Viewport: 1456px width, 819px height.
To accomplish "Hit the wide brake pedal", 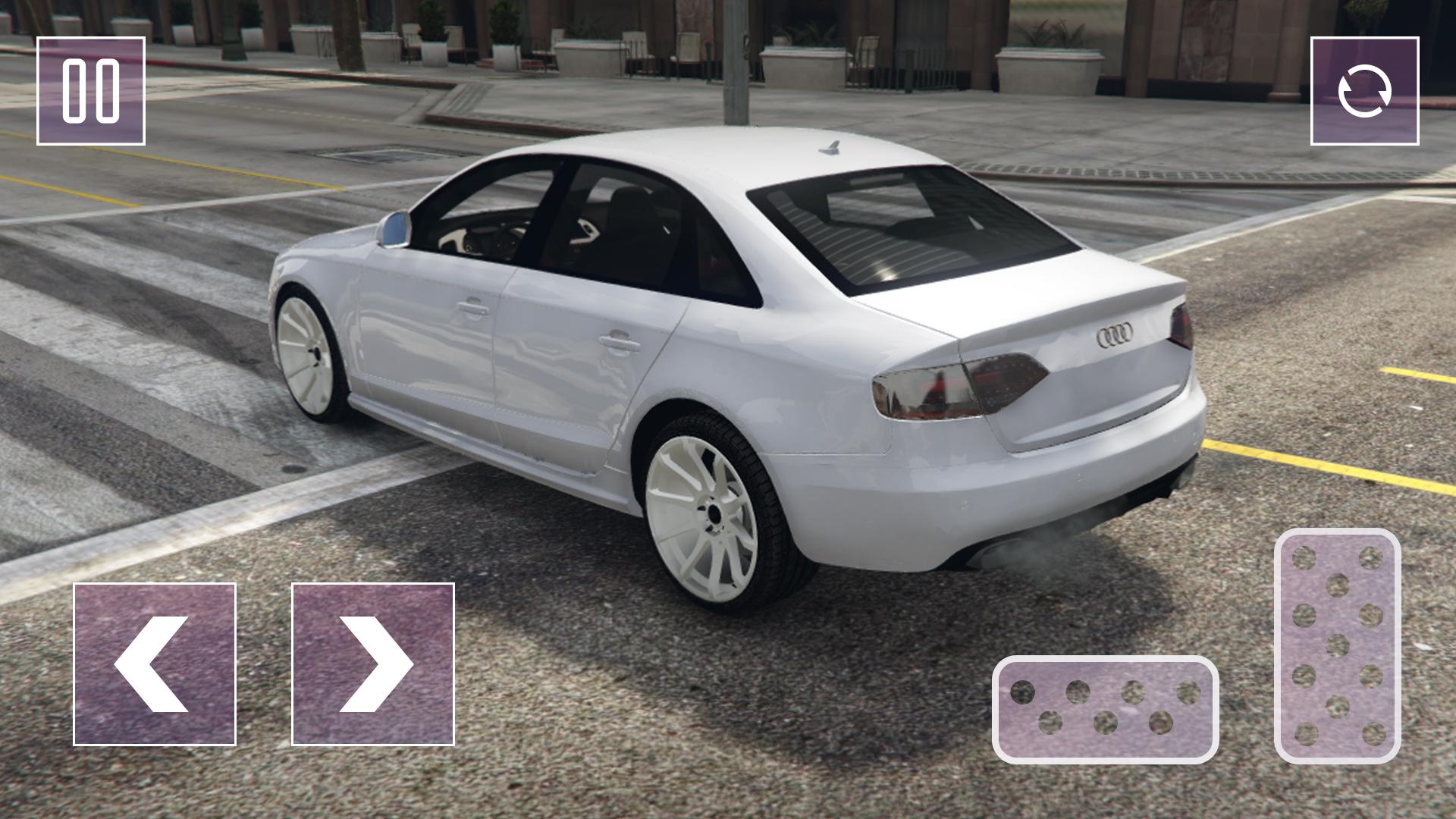I will point(1105,709).
